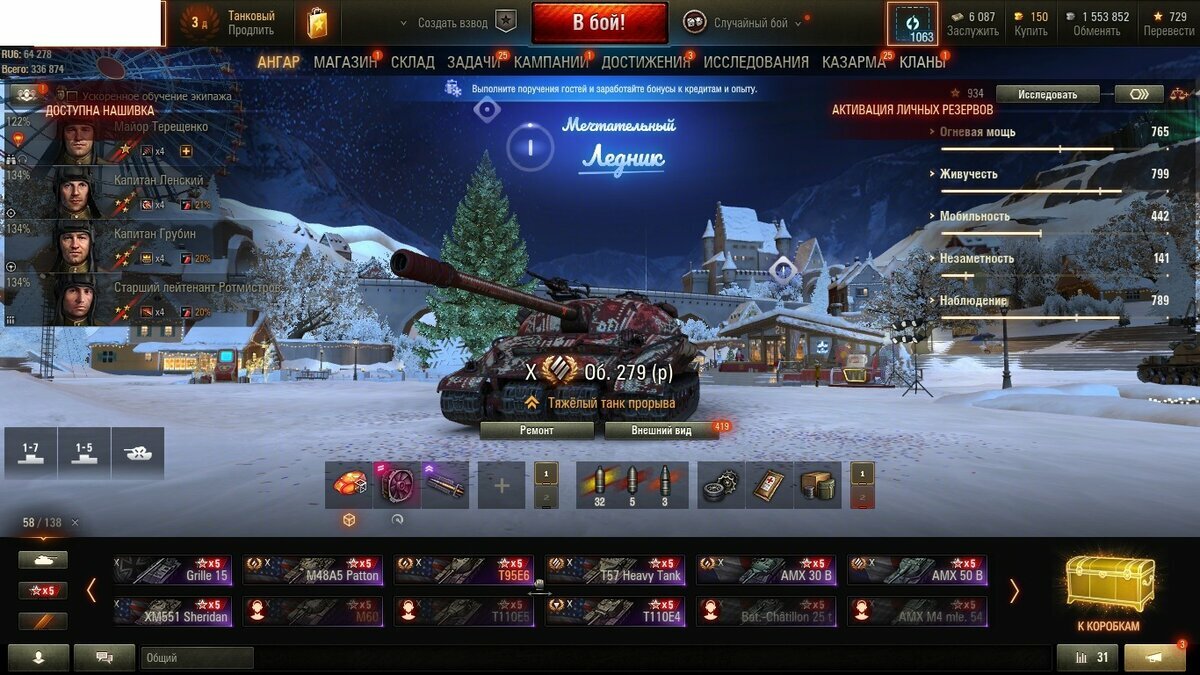
Task: Go to the КАМПАНИИ tab
Action: pos(551,62)
